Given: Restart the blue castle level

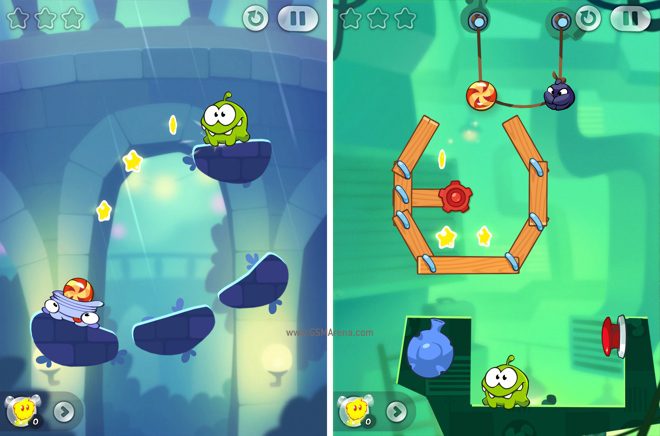Looking at the screenshot, I should pyautogui.click(x=256, y=18).
